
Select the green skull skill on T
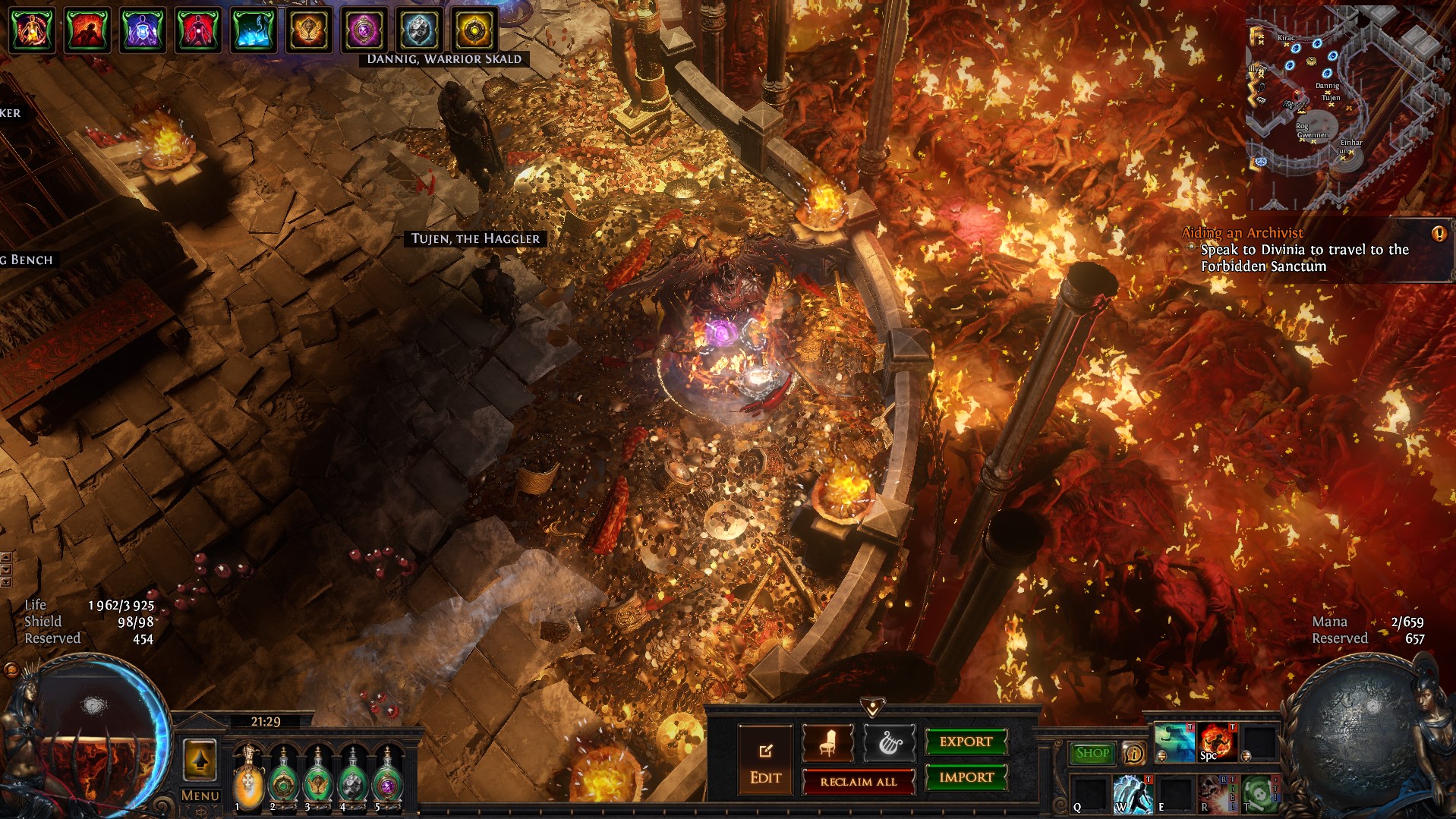tap(1258, 794)
